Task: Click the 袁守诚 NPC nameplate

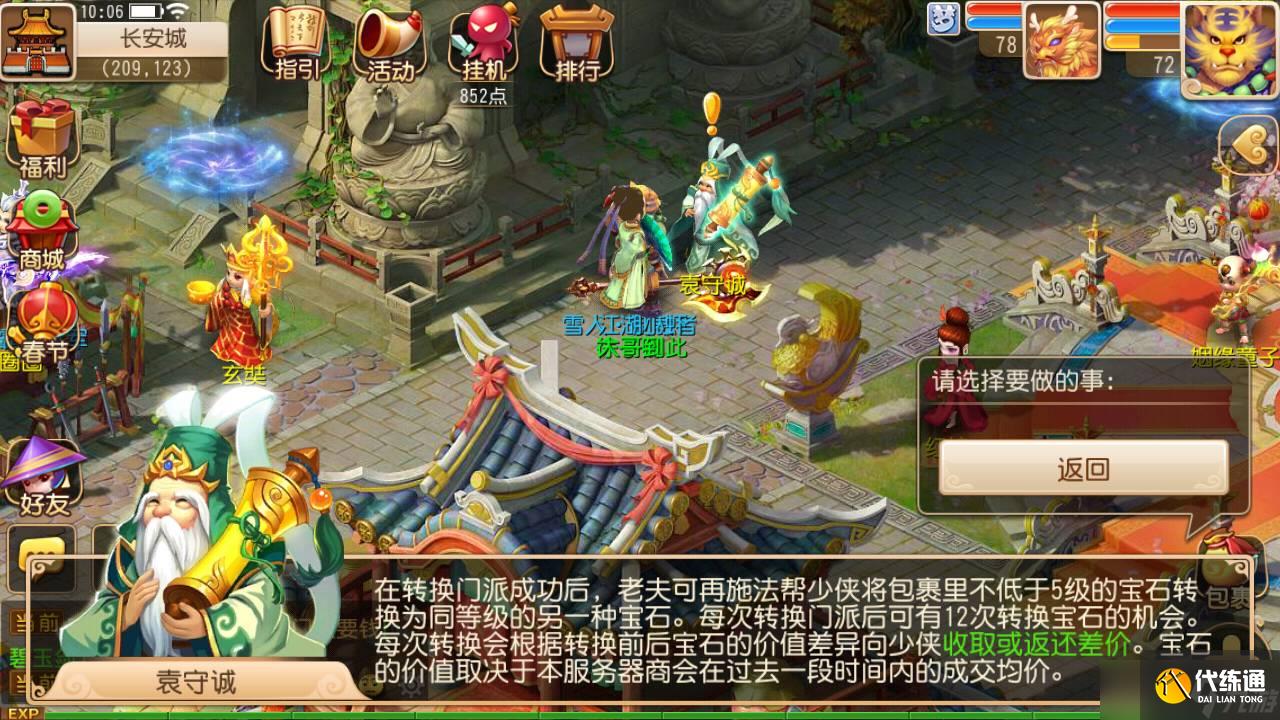Action: 713,283
